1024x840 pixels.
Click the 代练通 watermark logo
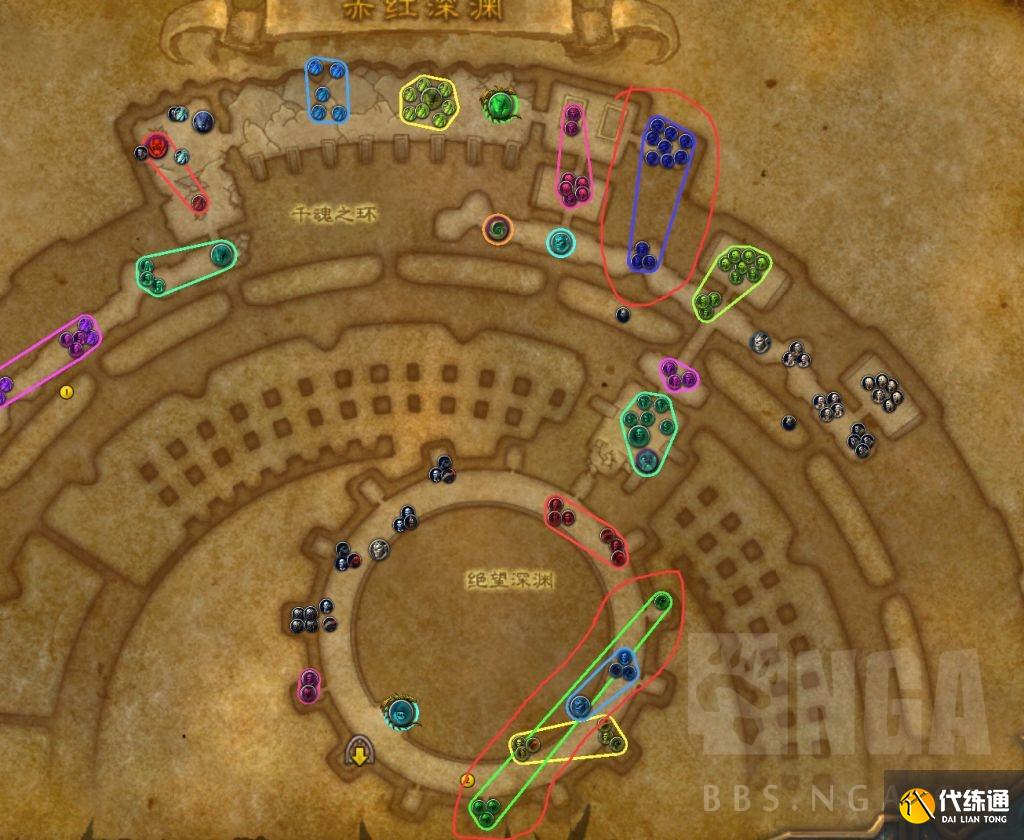tap(953, 804)
